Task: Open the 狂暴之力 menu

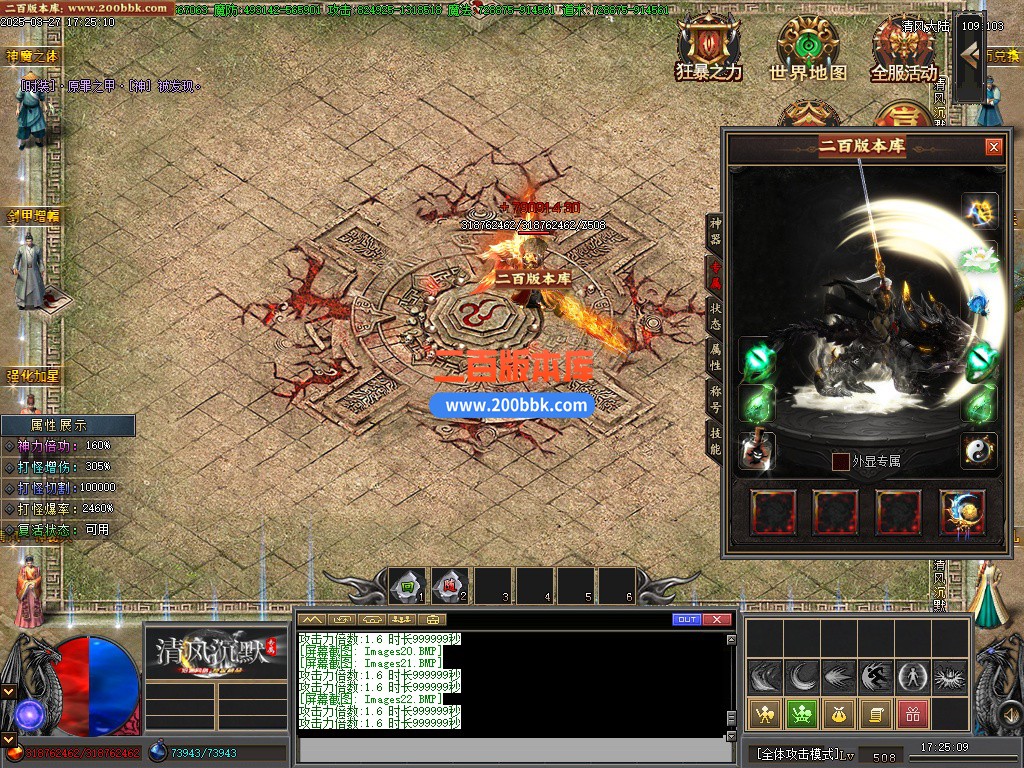Action: pyautogui.click(x=708, y=46)
